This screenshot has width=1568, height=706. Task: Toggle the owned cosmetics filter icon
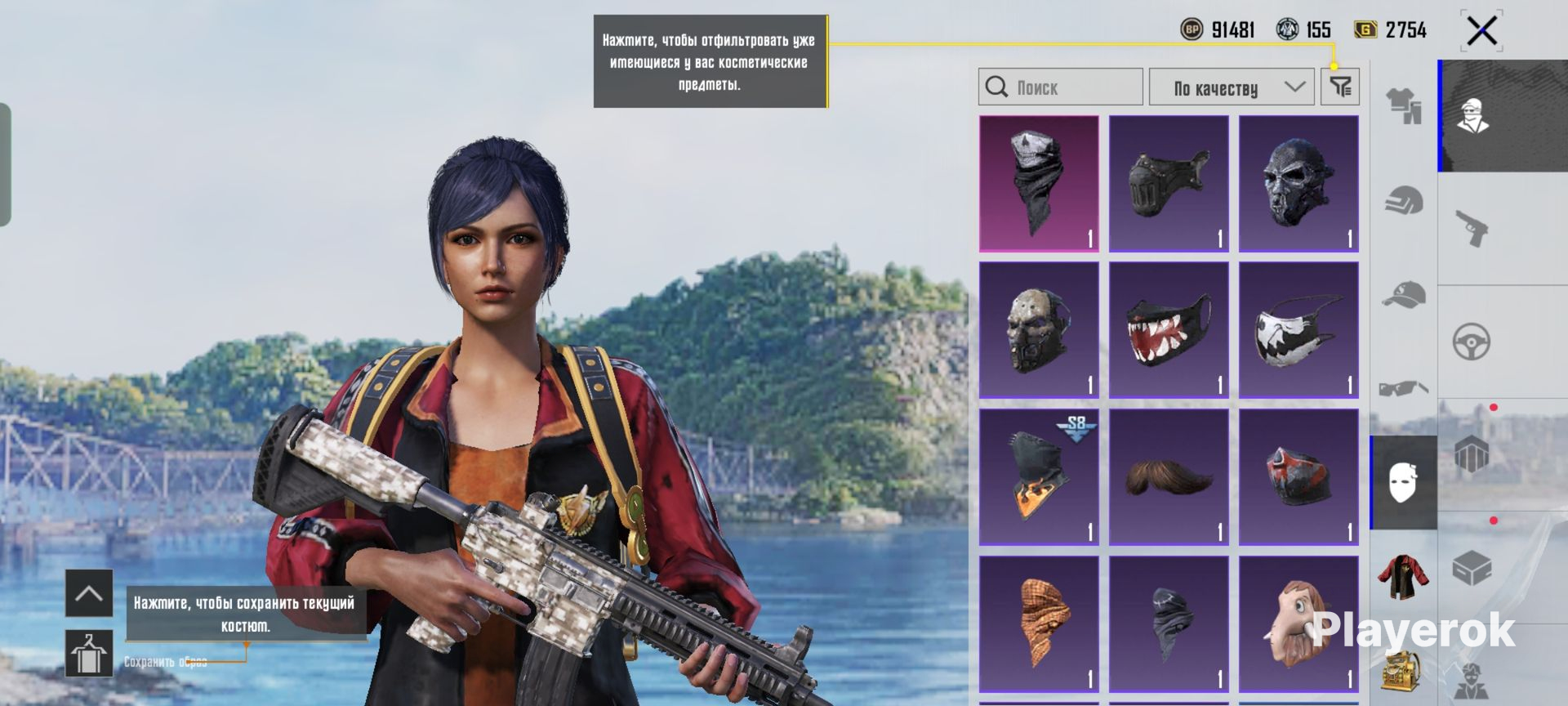[1340, 87]
